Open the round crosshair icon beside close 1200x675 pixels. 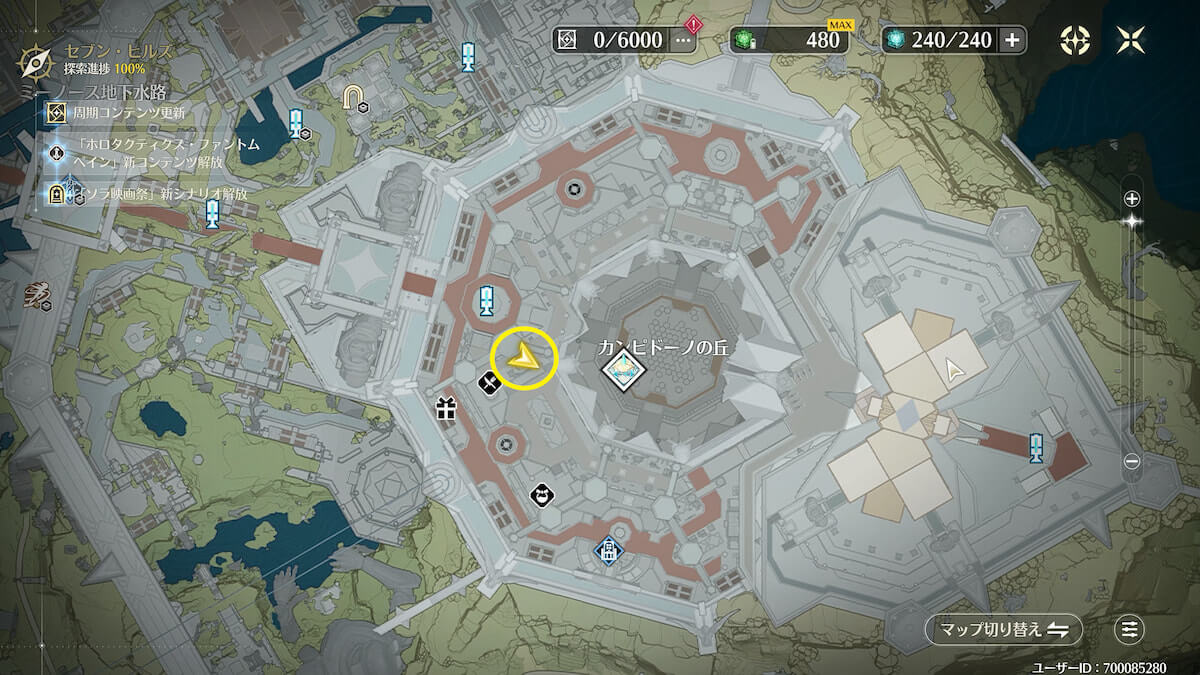click(1076, 40)
